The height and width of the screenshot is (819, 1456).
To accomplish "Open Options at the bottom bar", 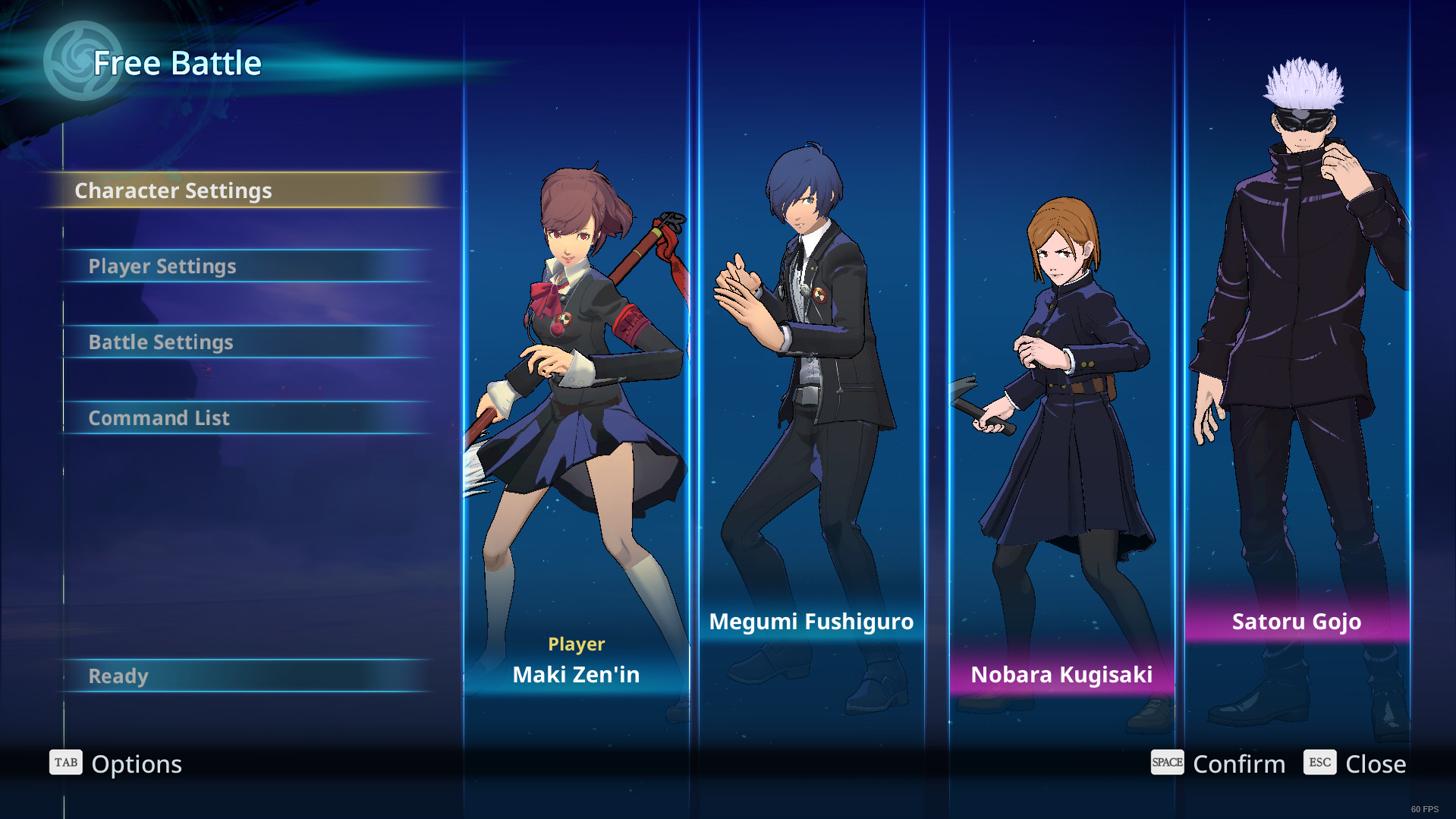I will 117,764.
